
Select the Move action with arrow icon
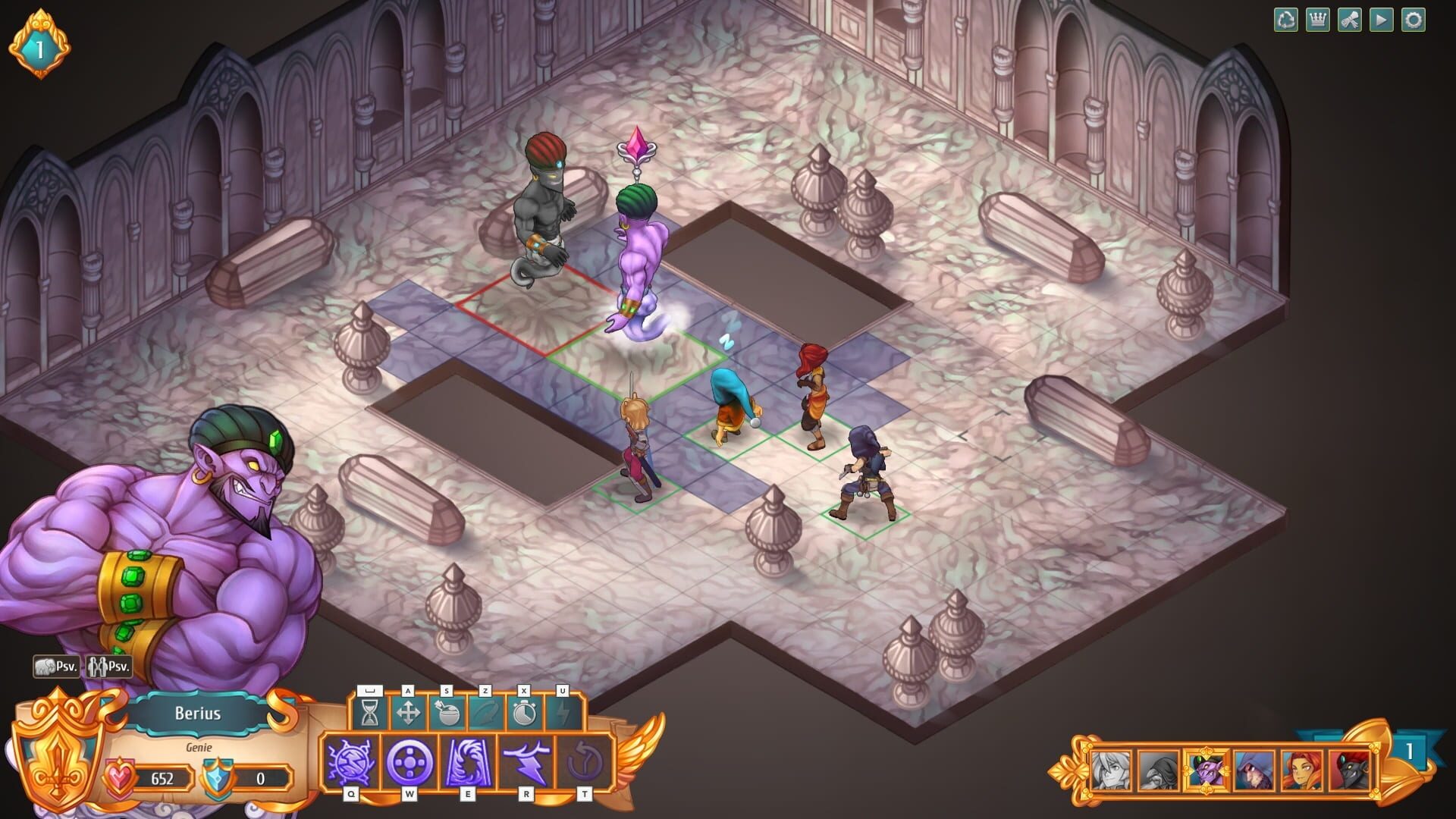(x=409, y=714)
